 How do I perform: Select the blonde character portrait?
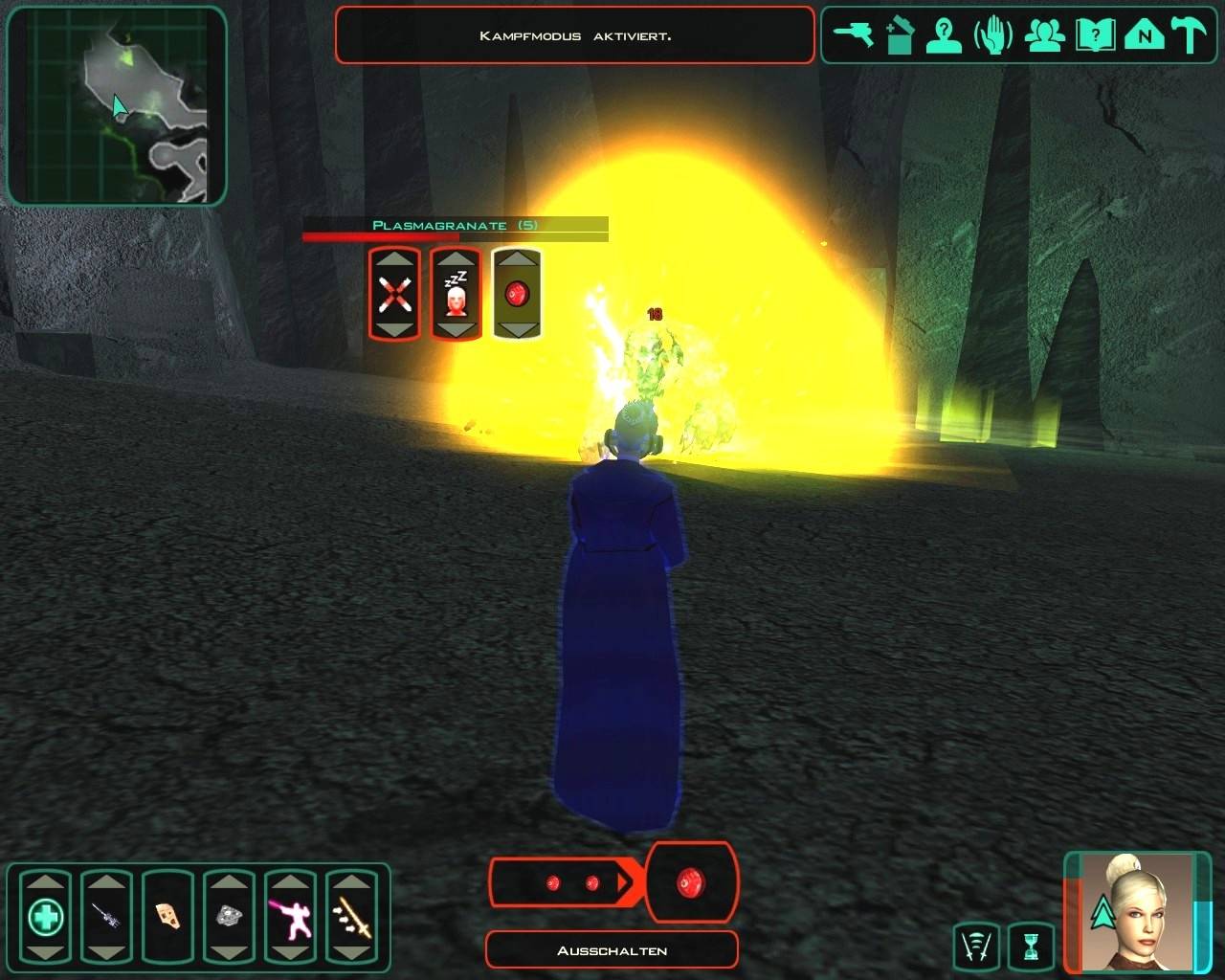[1139, 911]
